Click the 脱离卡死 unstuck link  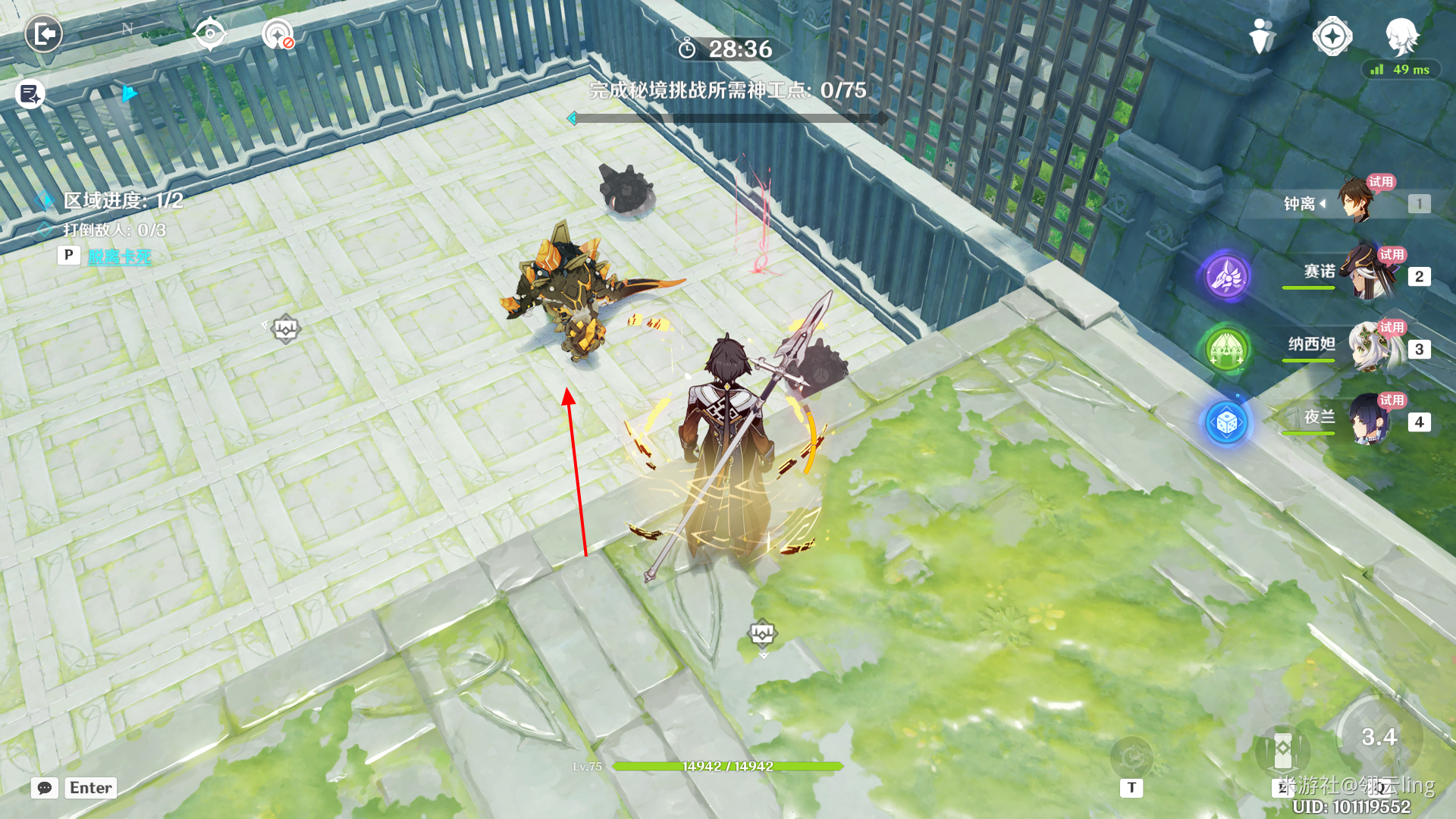point(119,256)
